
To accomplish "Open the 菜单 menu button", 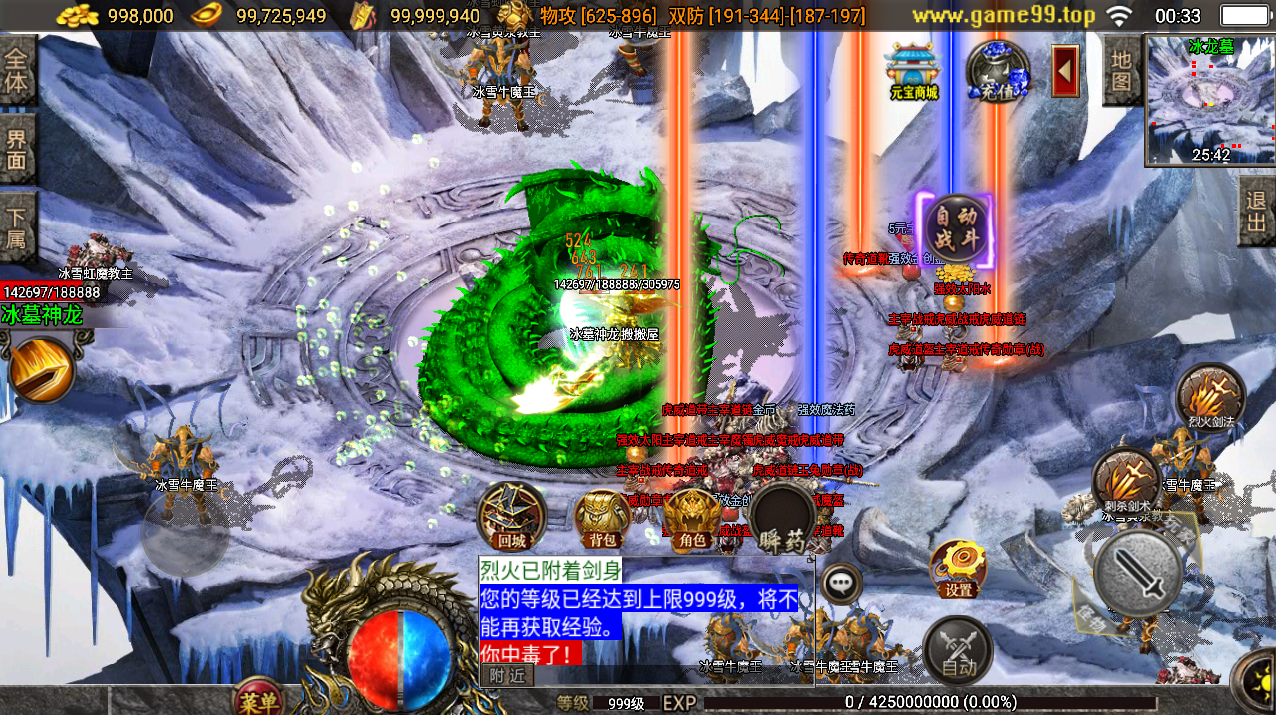I will (259, 699).
